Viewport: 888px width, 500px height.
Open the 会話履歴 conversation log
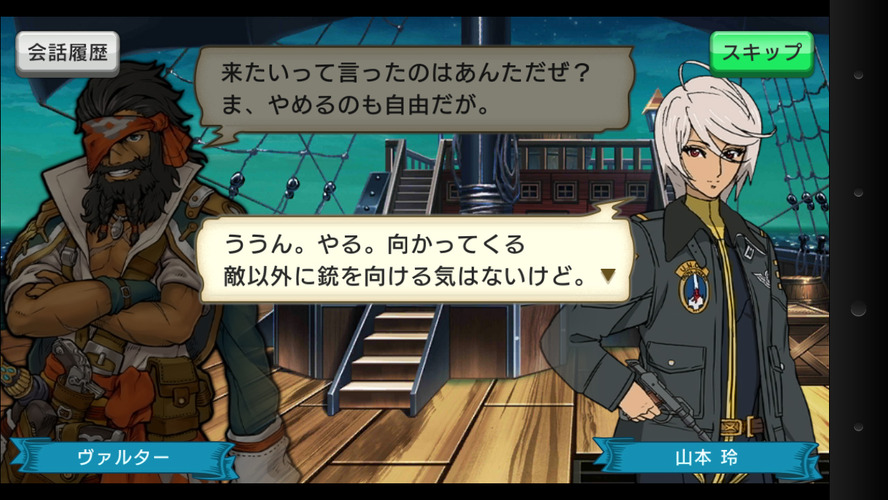coord(67,53)
